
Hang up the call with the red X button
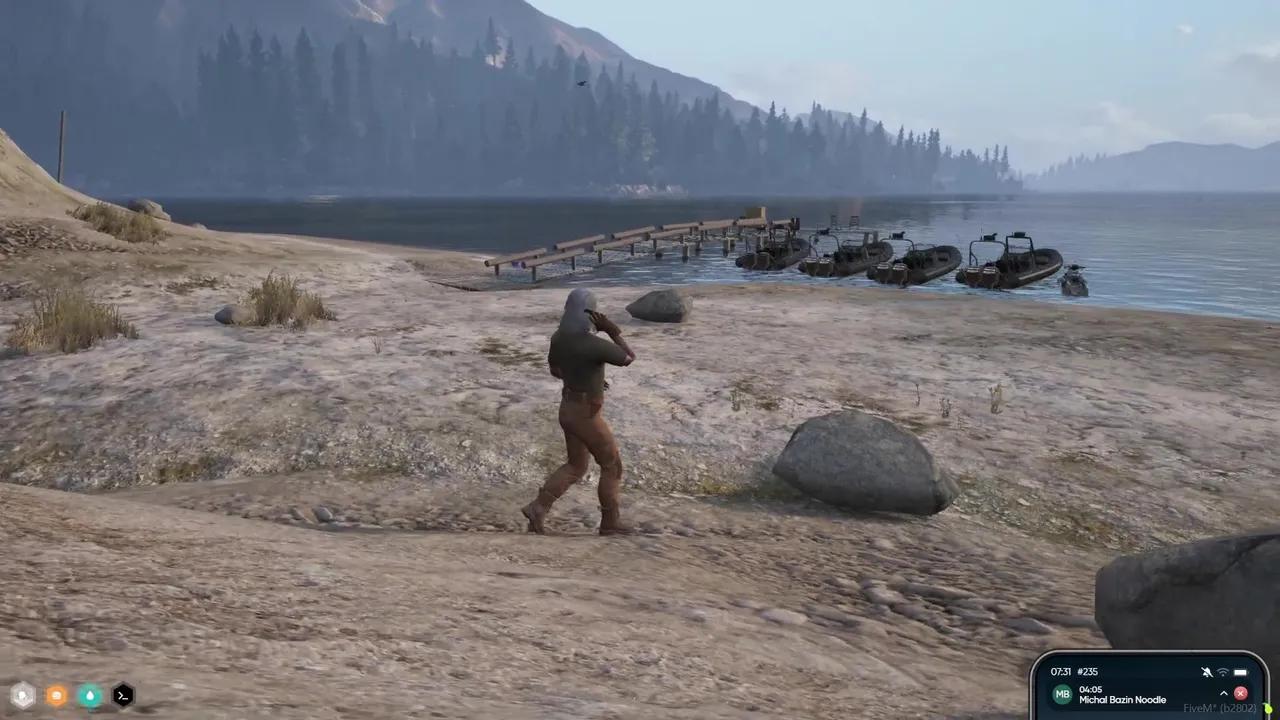point(1241,693)
